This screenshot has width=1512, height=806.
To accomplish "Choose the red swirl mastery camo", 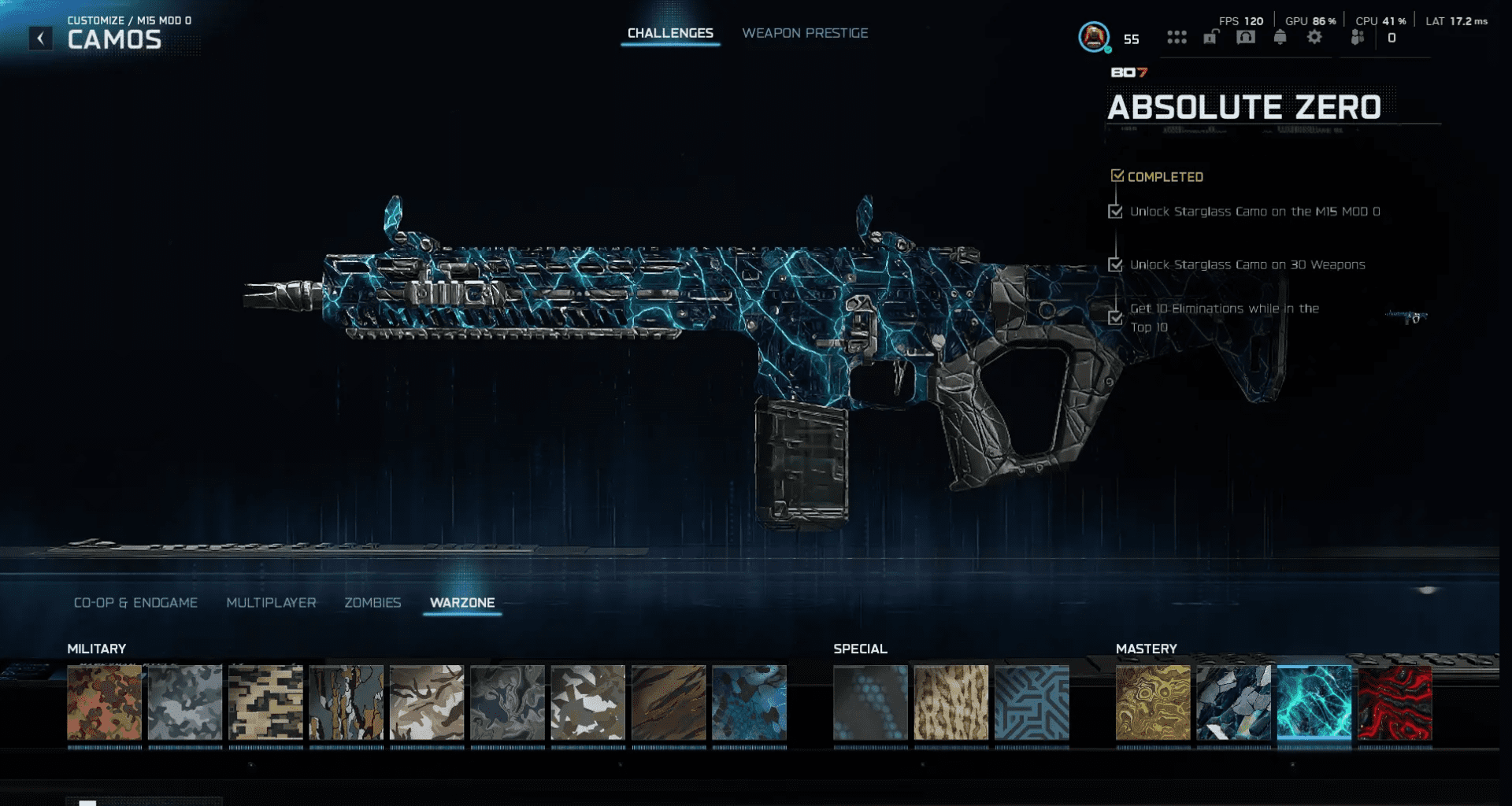I will (x=1395, y=703).
